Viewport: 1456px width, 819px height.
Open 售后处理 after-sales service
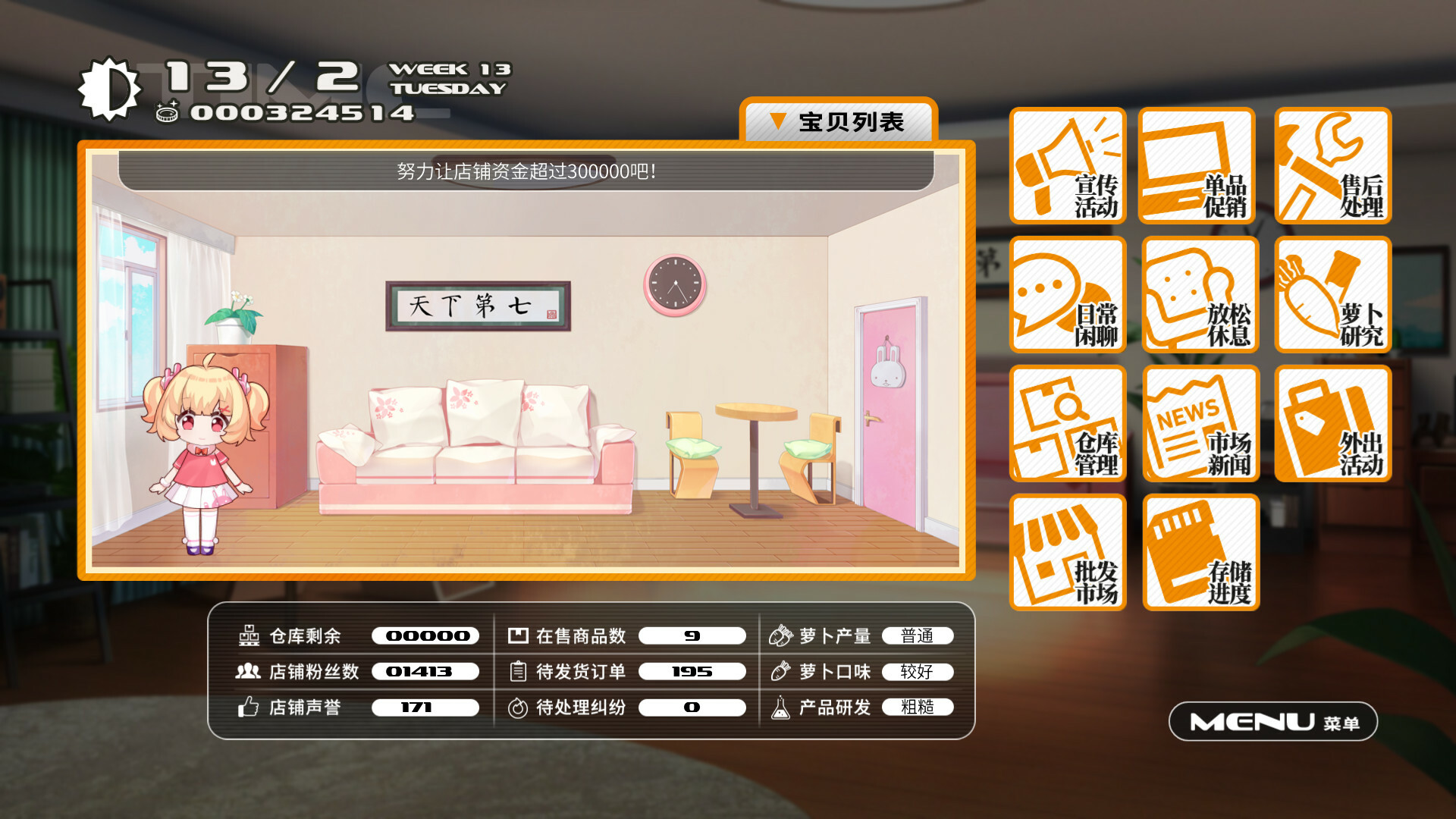1332,166
